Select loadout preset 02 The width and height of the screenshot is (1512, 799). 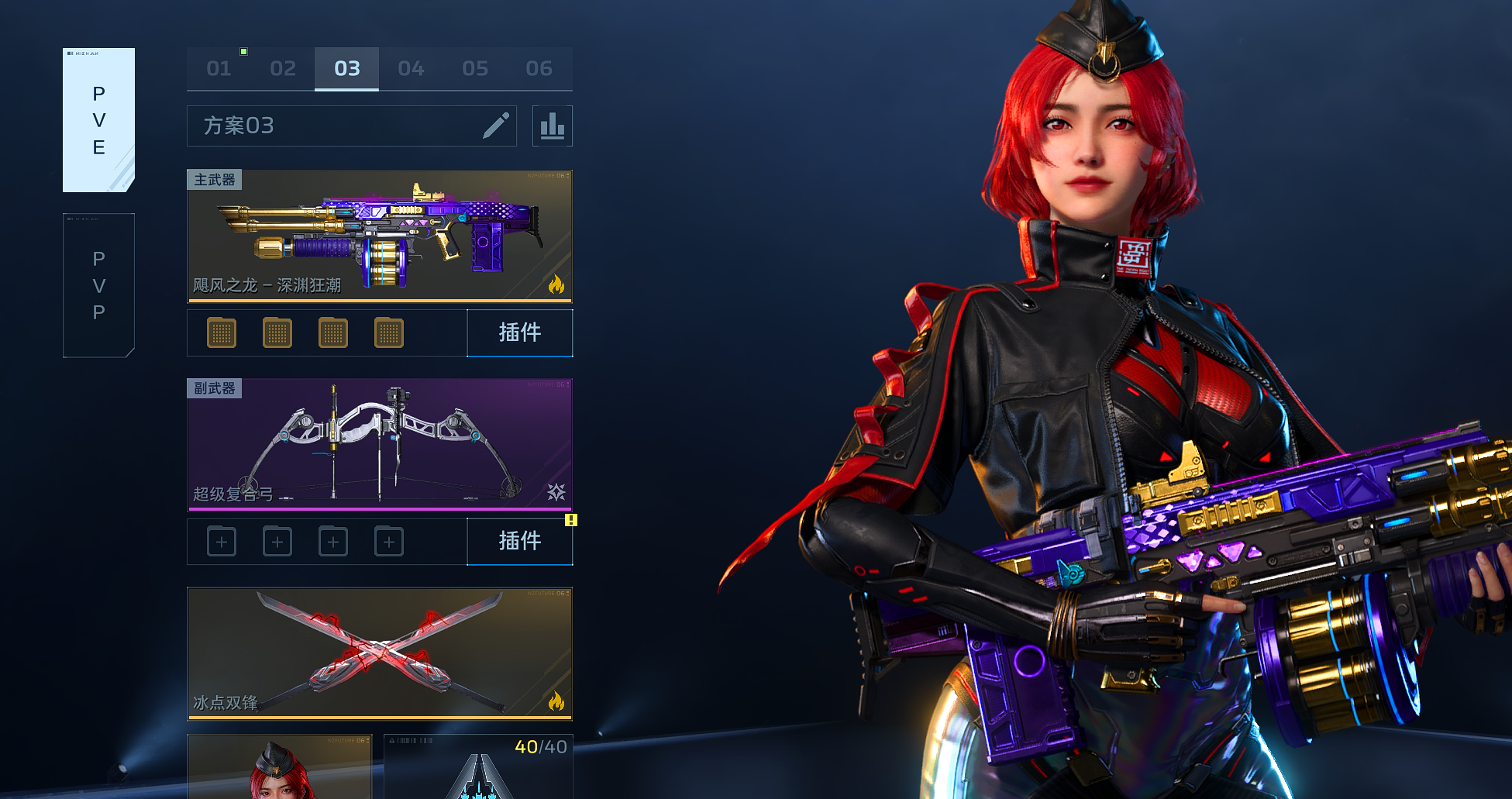point(283,69)
